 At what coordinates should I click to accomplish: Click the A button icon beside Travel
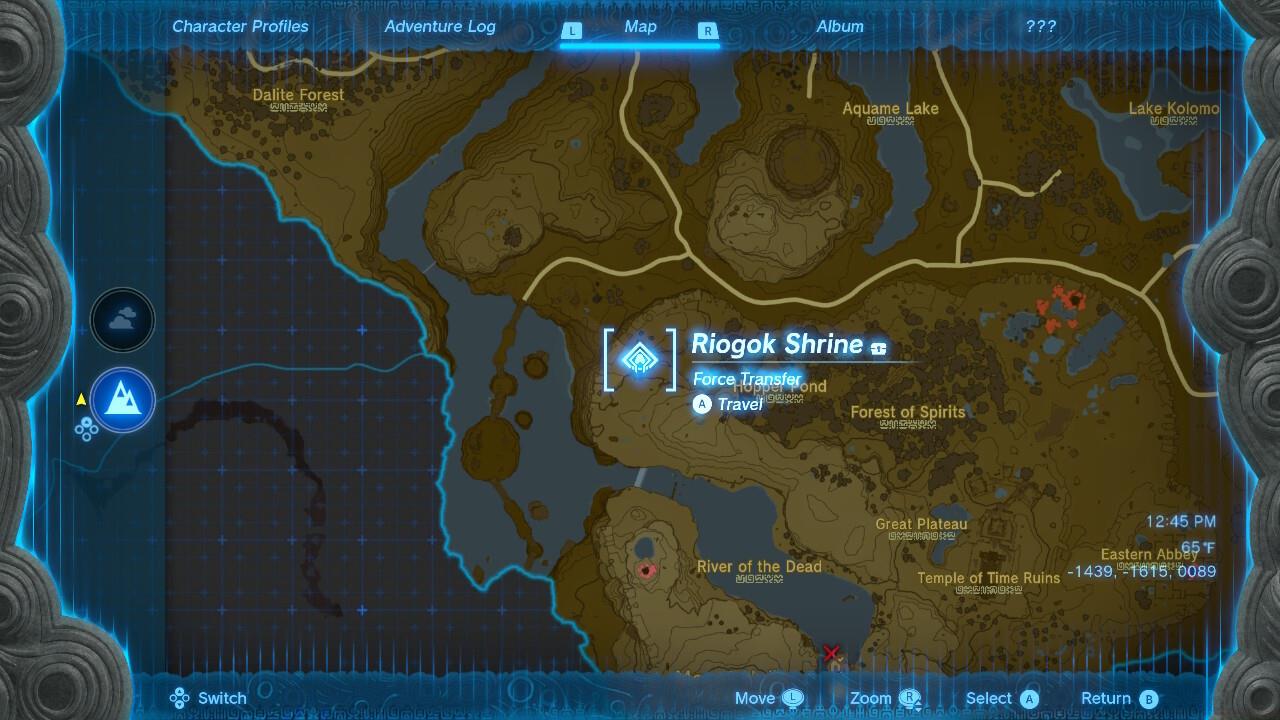pyautogui.click(x=701, y=404)
